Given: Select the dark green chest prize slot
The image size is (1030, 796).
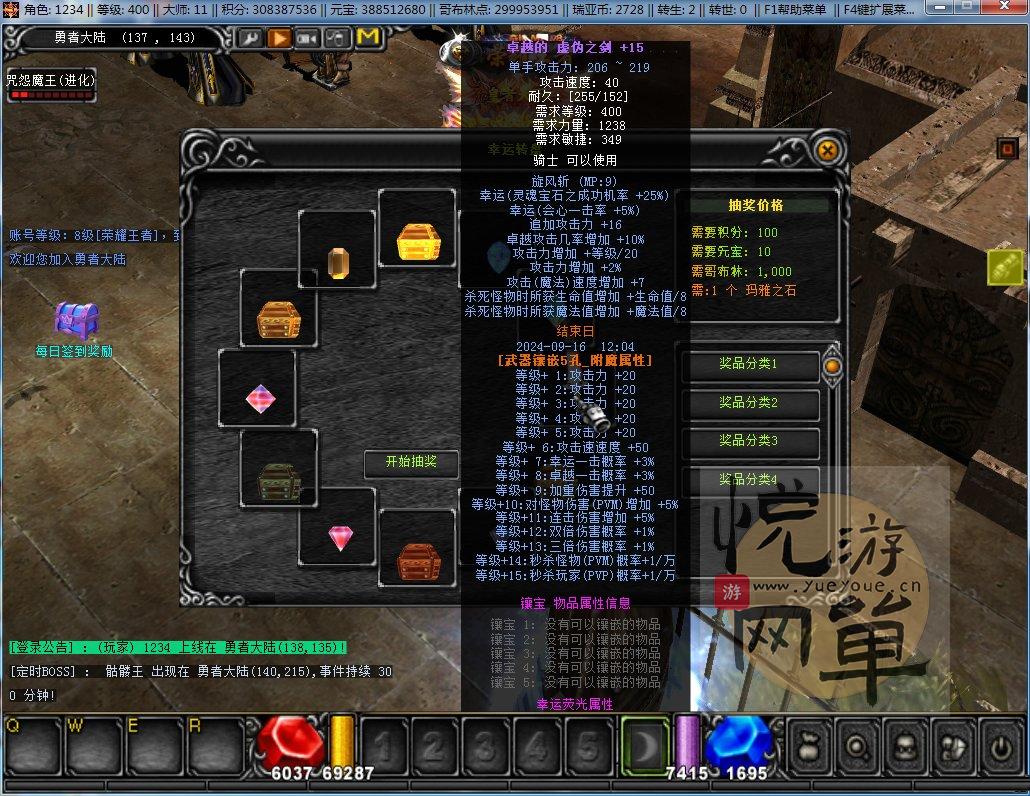Looking at the screenshot, I should pos(278,481).
